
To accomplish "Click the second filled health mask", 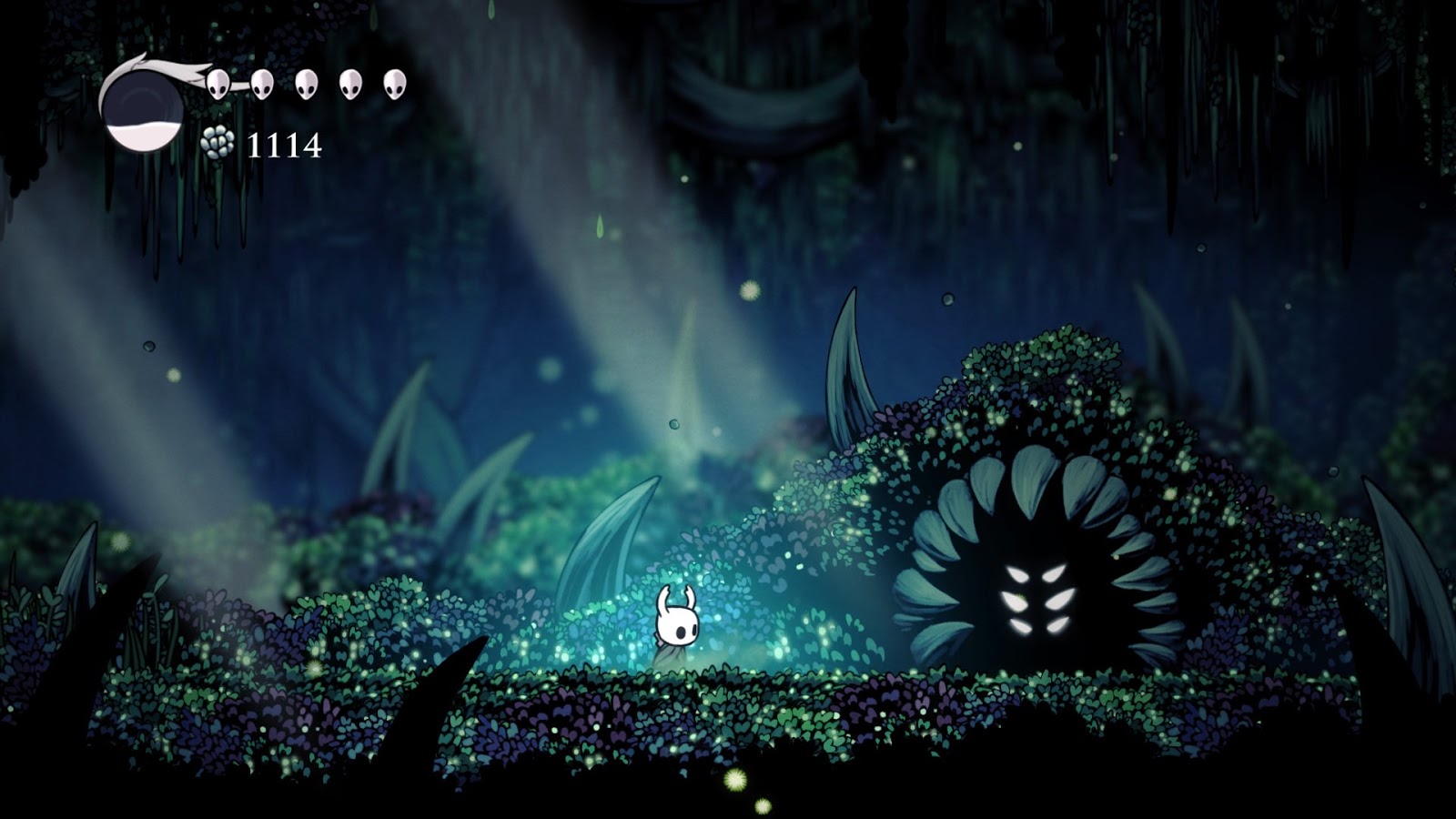I will coord(264,86).
